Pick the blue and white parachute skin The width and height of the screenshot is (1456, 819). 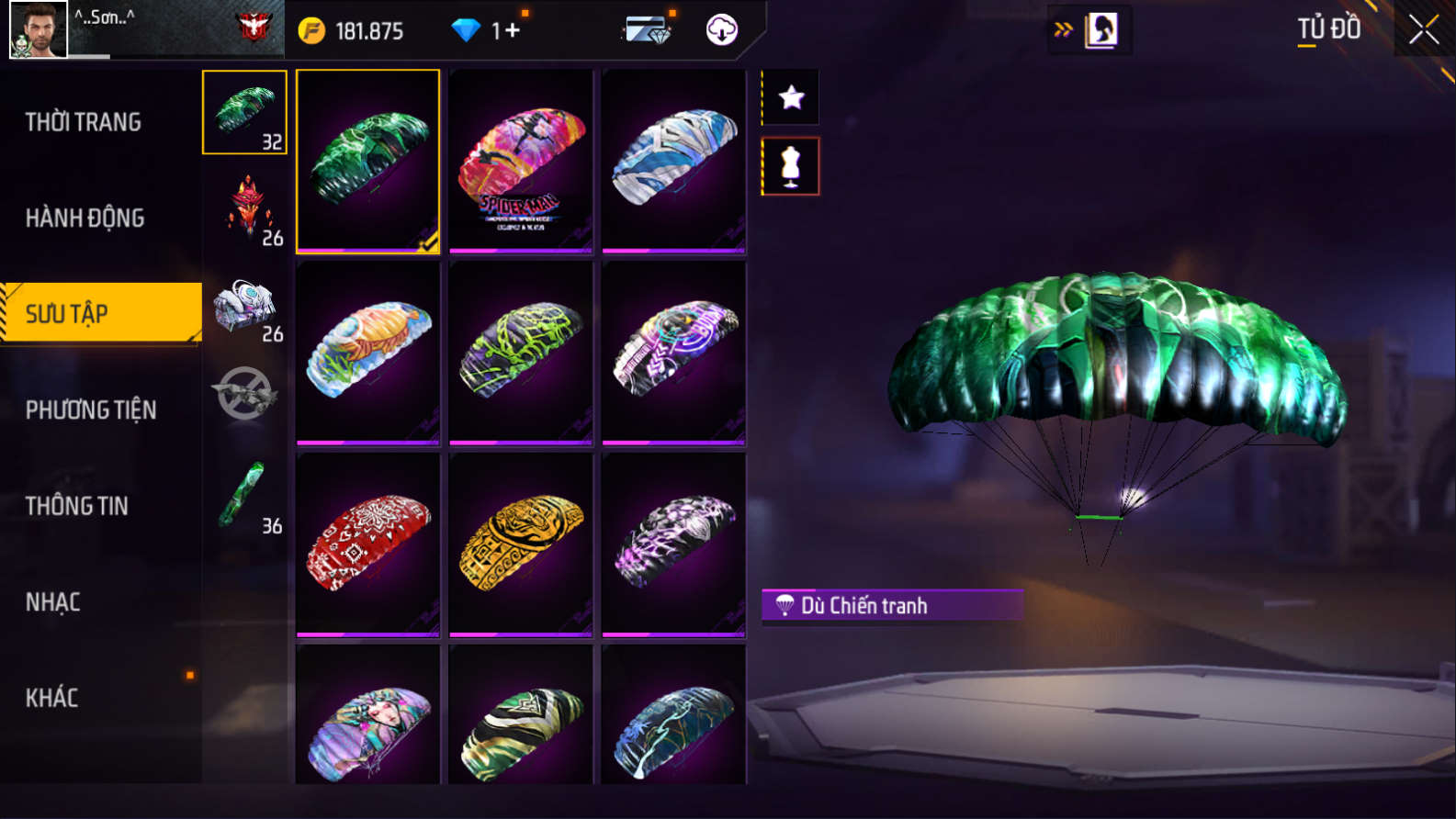(673, 161)
